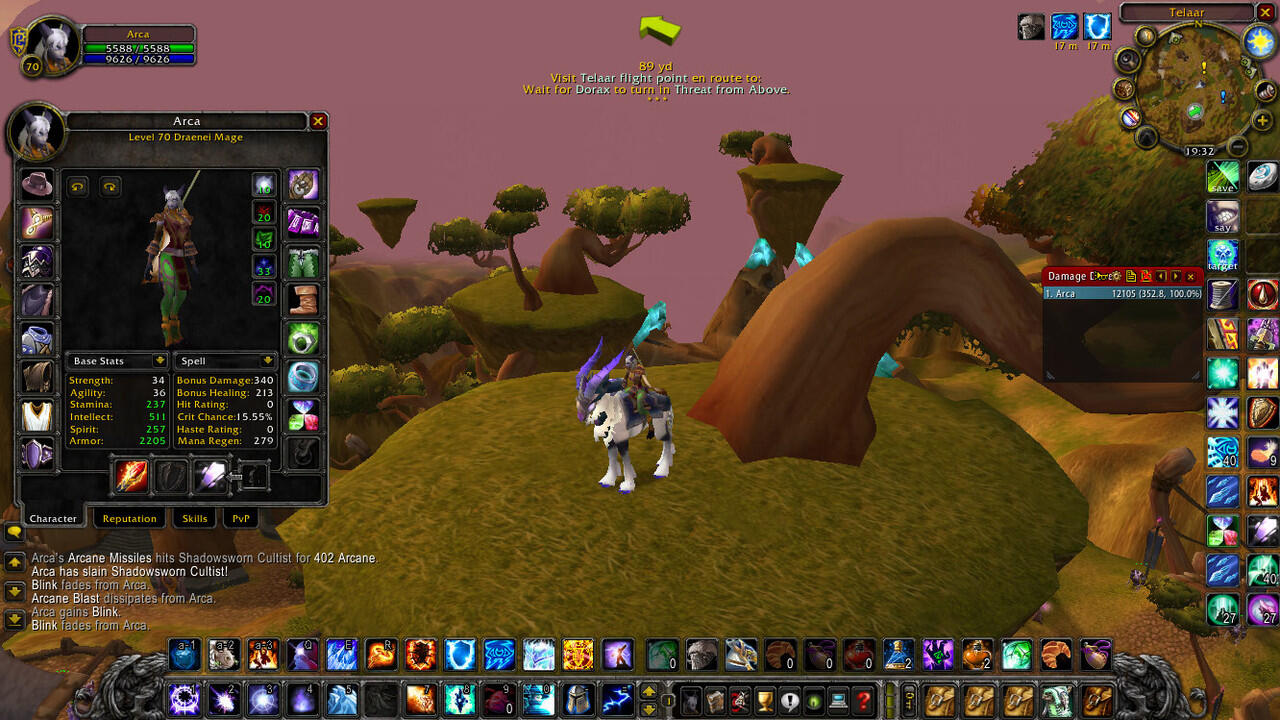Screen dimensions: 1280x720
Task: Close the Damage meter window
Action: pos(1190,276)
